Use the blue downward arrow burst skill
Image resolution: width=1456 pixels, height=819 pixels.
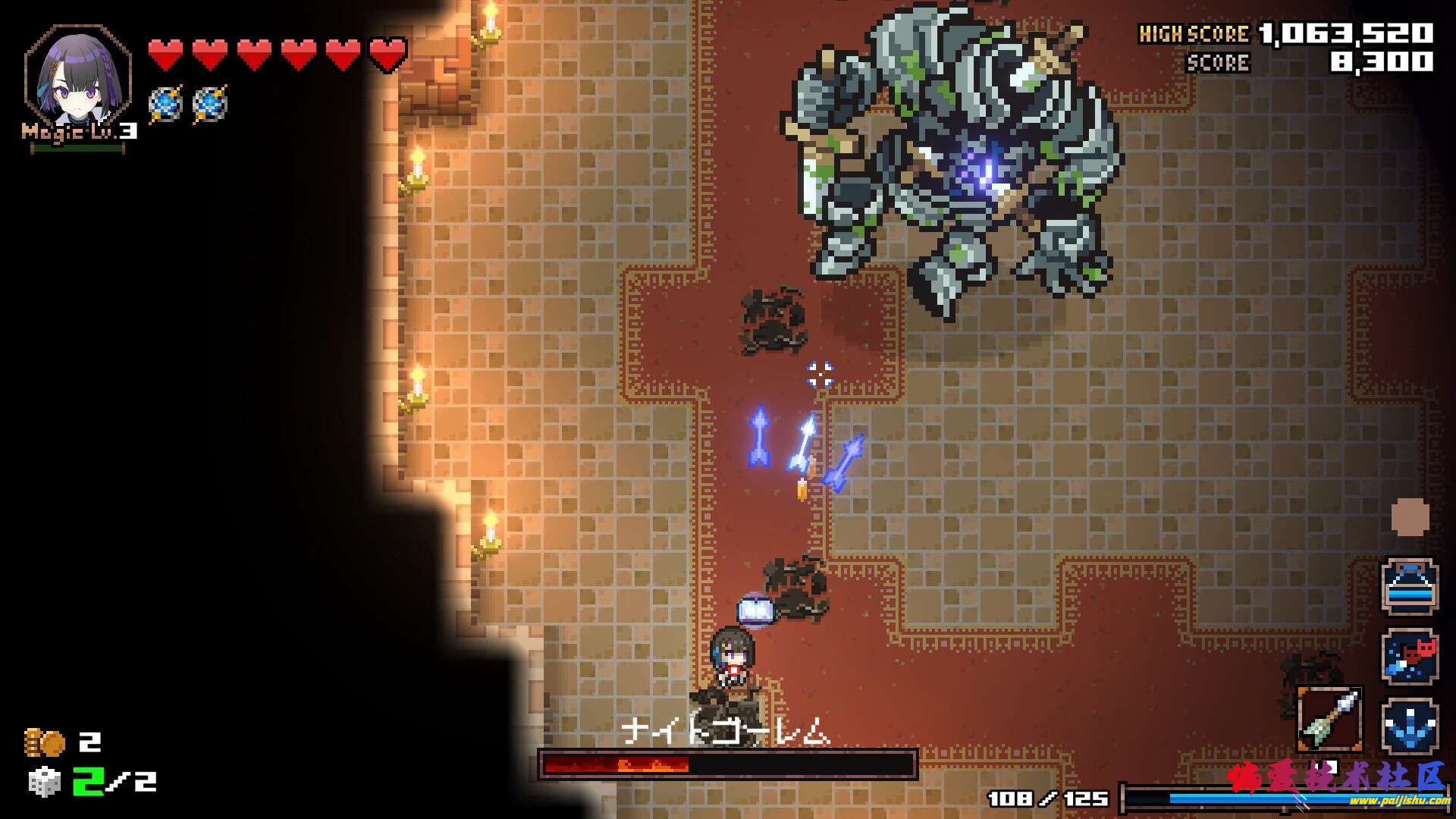coord(1409,725)
